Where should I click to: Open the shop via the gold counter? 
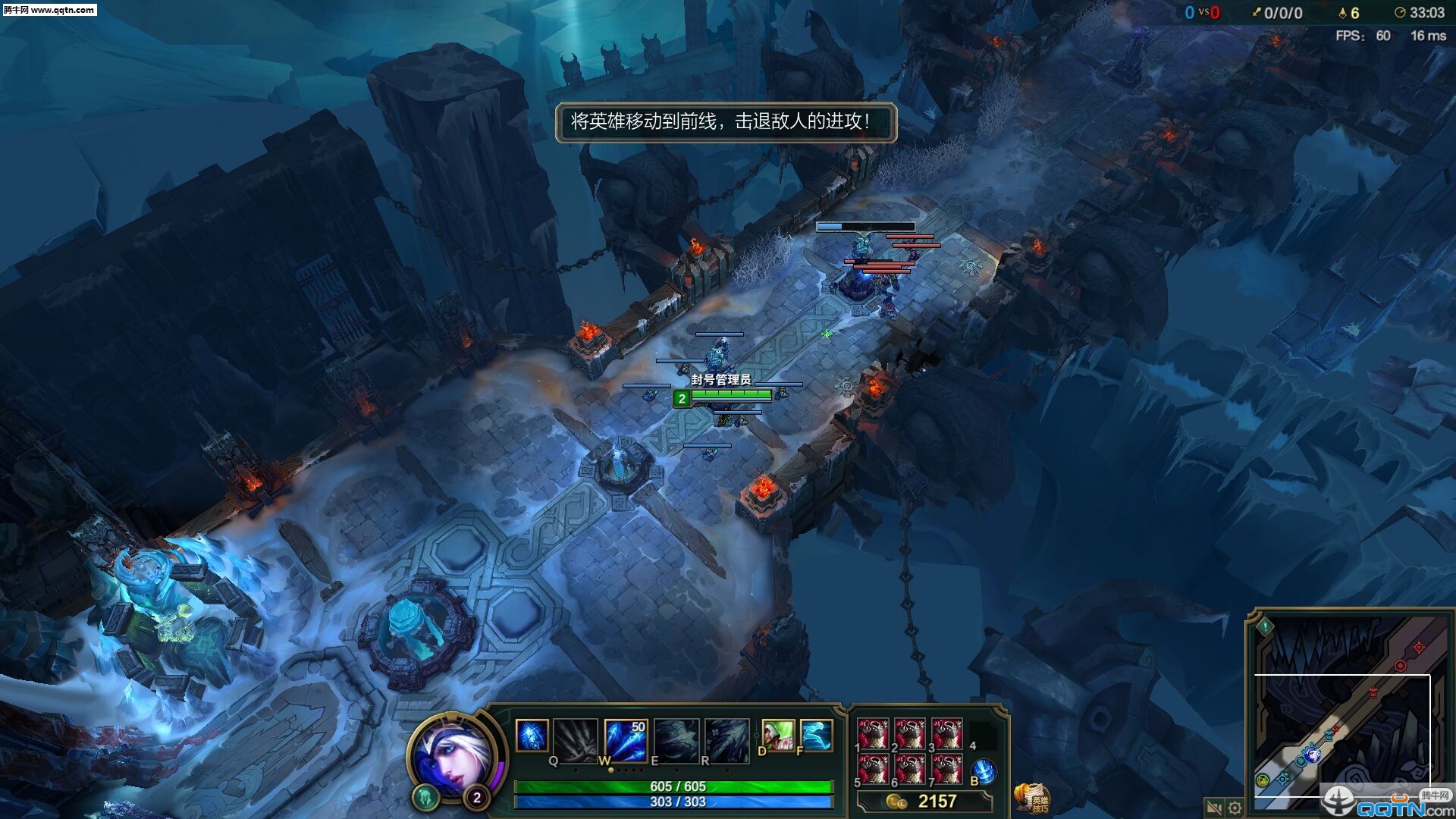pos(925,802)
